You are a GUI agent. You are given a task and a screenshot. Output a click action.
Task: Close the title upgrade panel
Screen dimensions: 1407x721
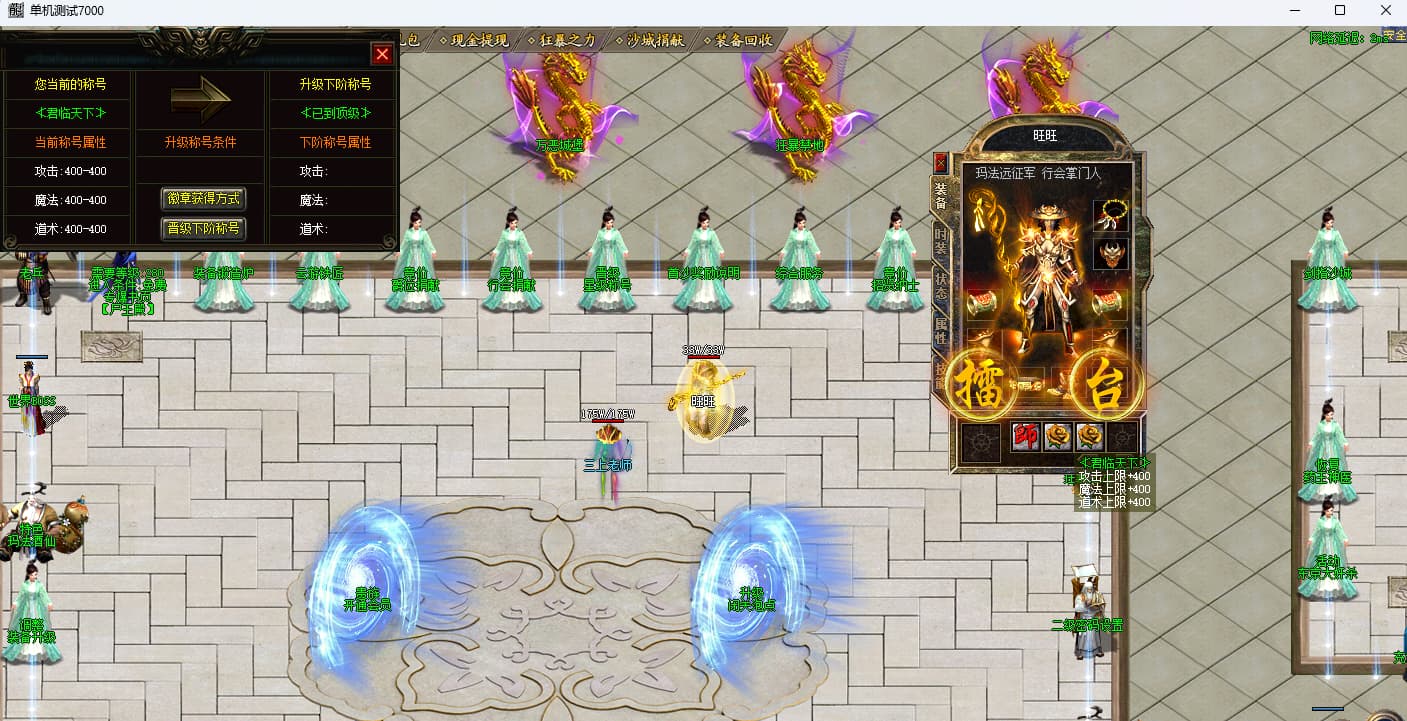click(382, 54)
